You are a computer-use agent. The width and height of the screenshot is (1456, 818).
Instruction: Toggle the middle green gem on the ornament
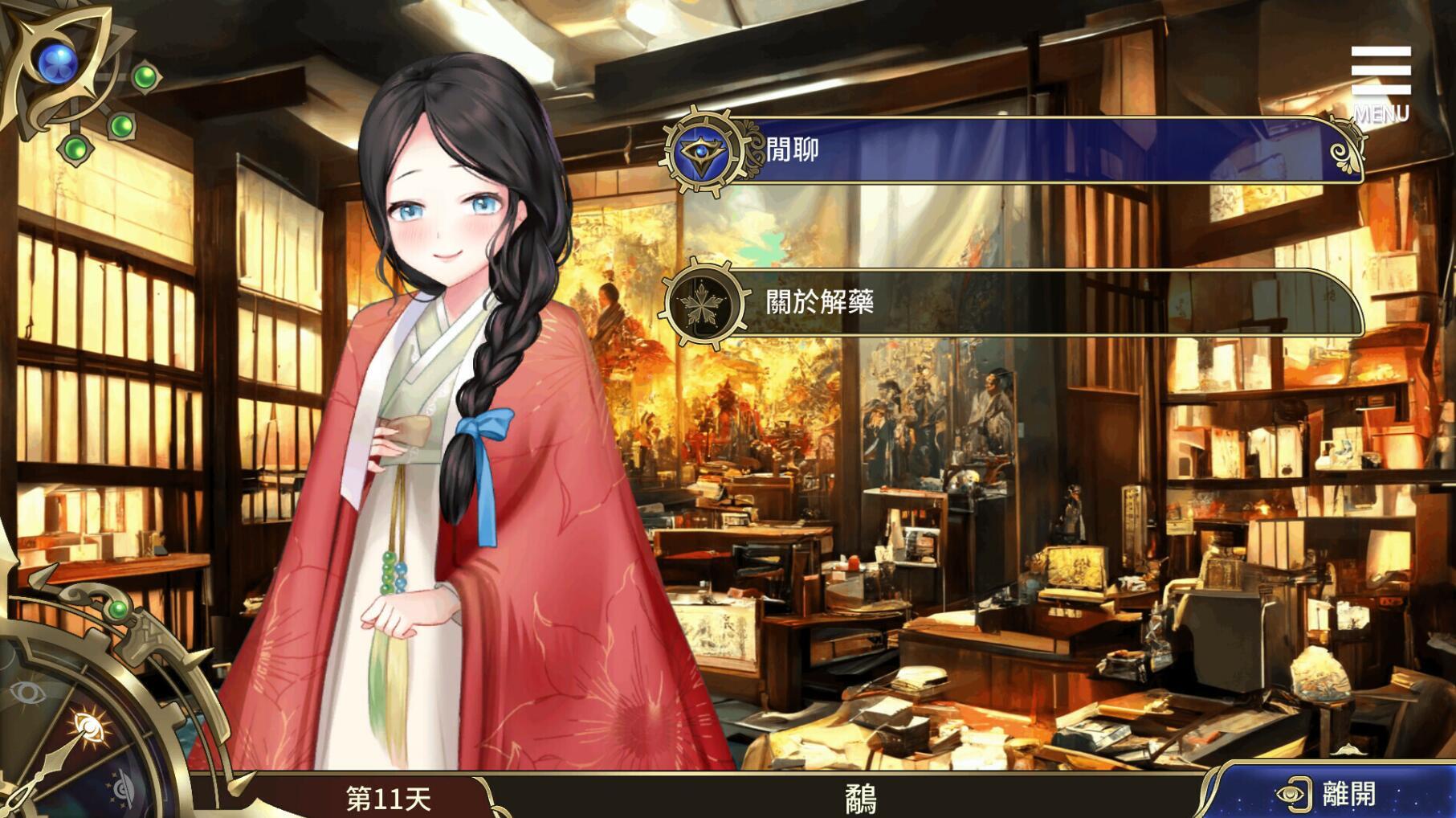click(x=123, y=127)
